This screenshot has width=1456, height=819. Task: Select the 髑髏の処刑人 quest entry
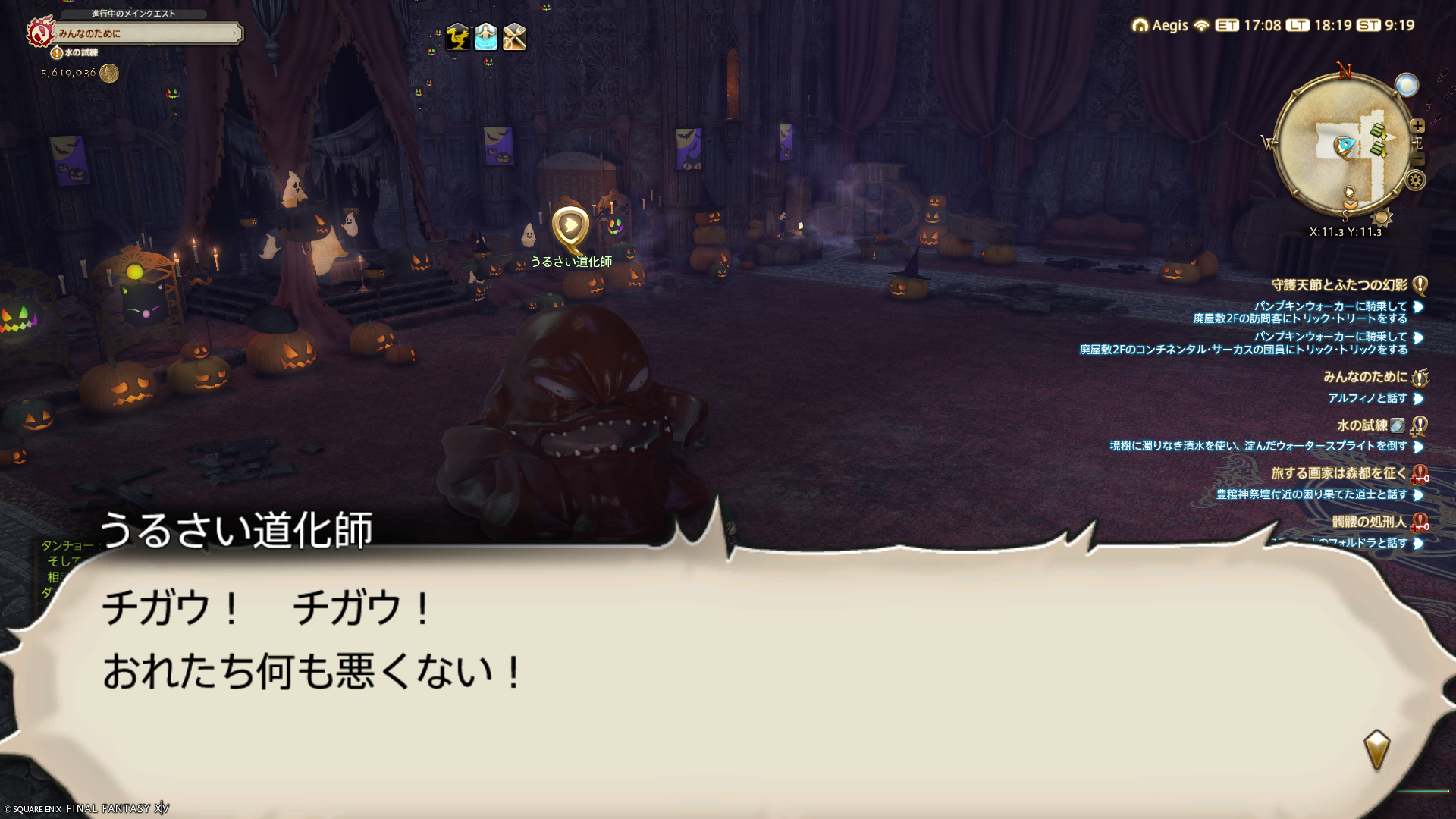pos(1369,522)
